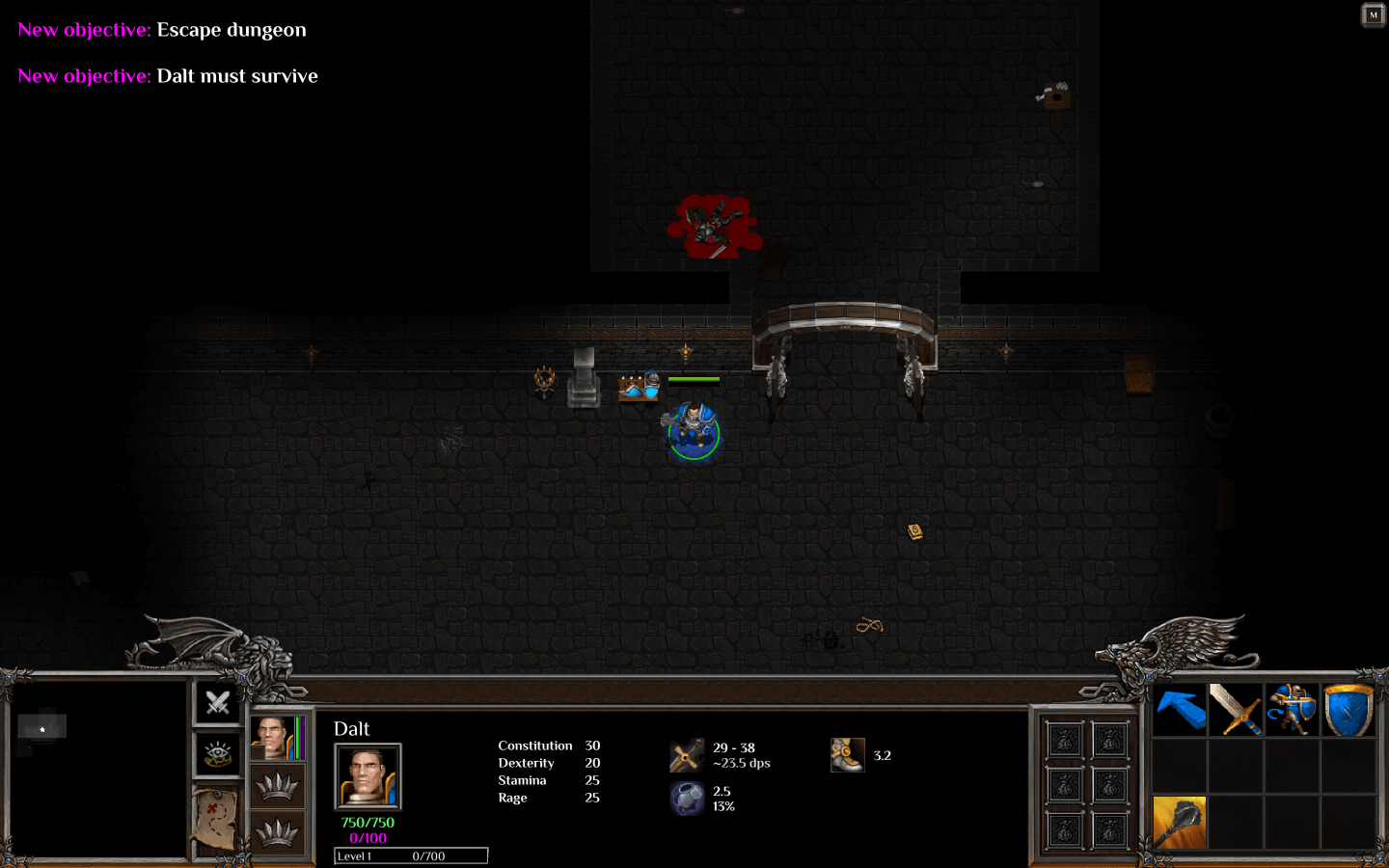
Task: Click the armor stat icon
Action: pyautogui.click(x=687, y=799)
